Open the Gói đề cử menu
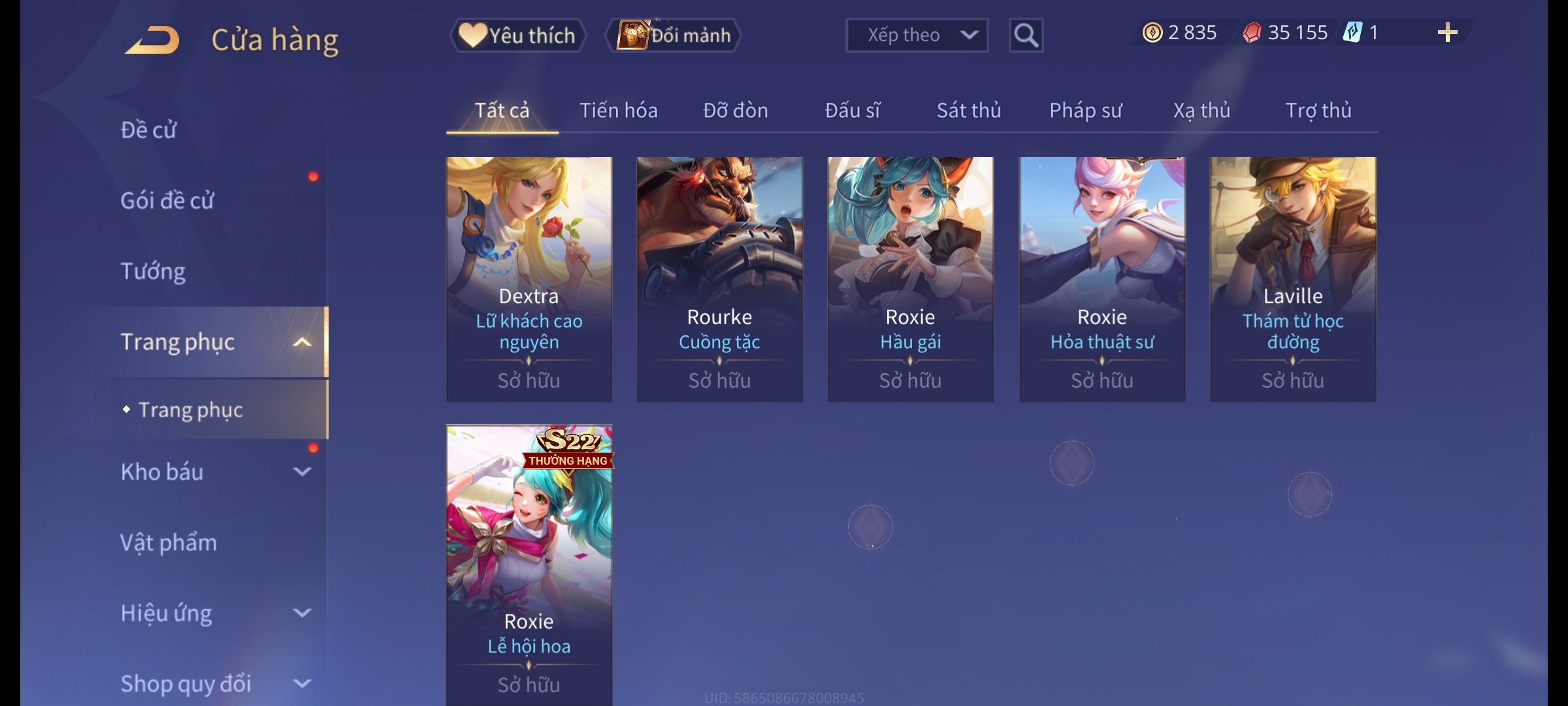The image size is (1568, 706). click(167, 201)
